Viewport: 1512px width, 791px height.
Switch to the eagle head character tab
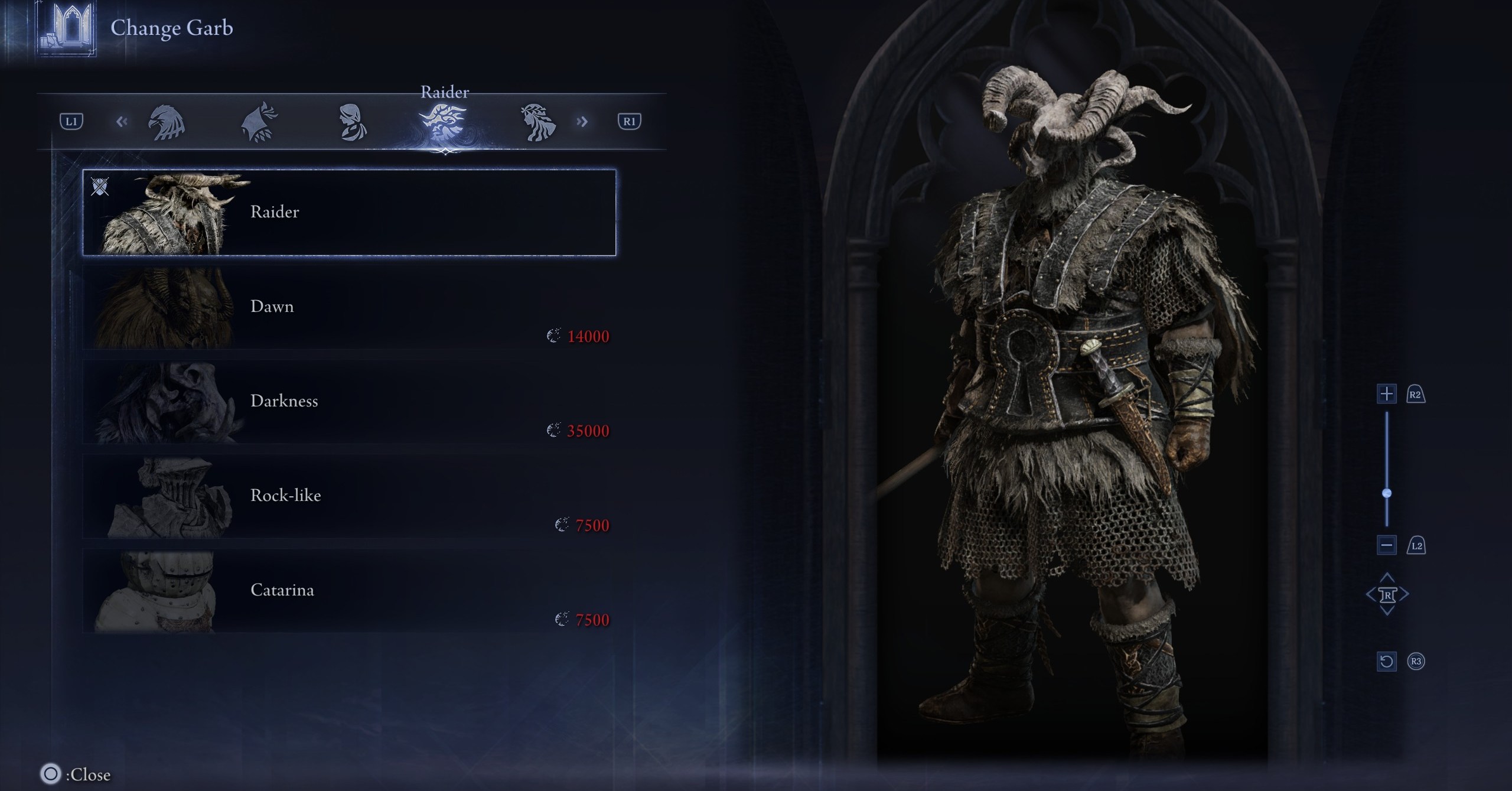point(166,123)
